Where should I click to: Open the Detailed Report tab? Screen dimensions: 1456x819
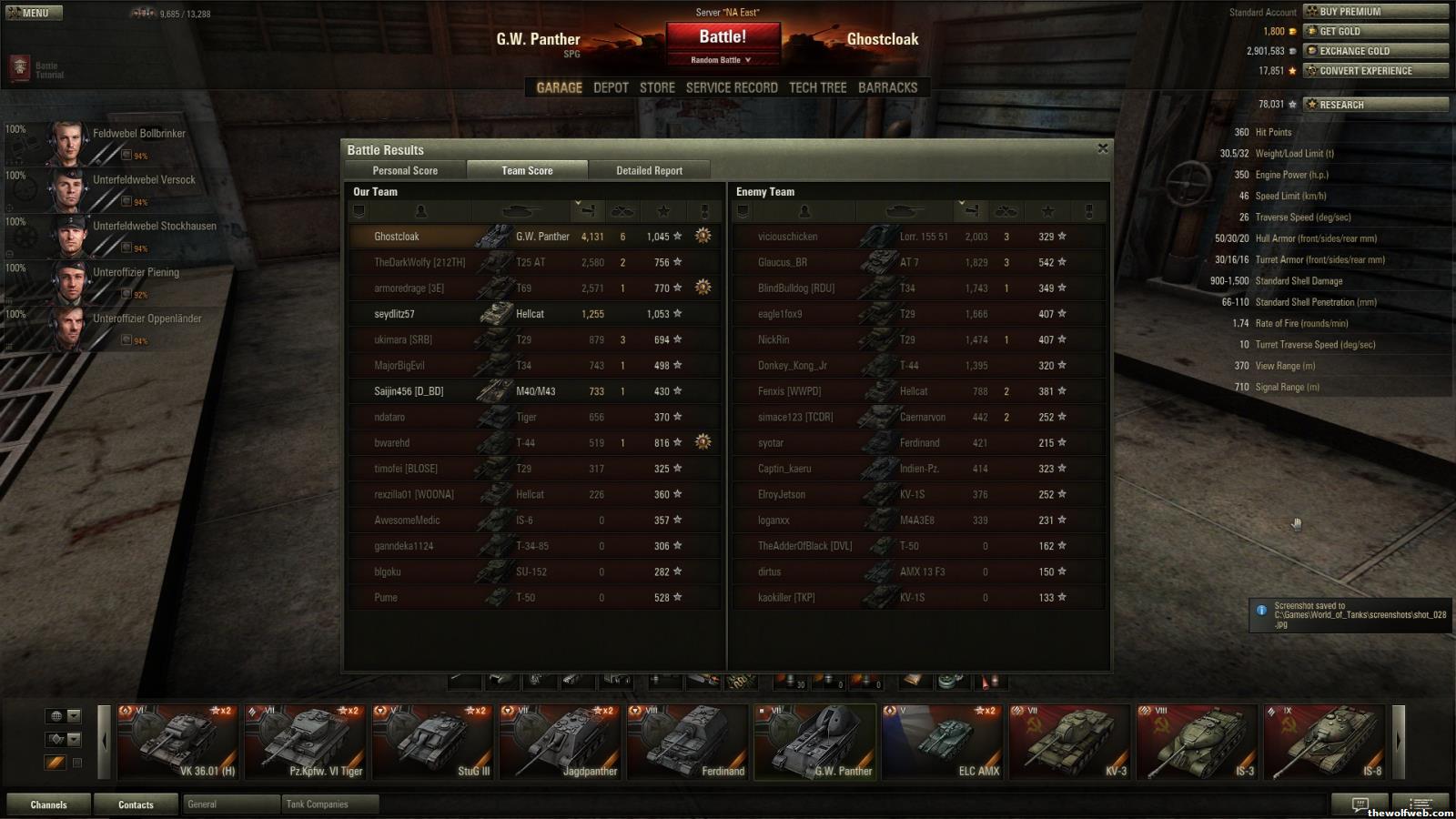(649, 170)
